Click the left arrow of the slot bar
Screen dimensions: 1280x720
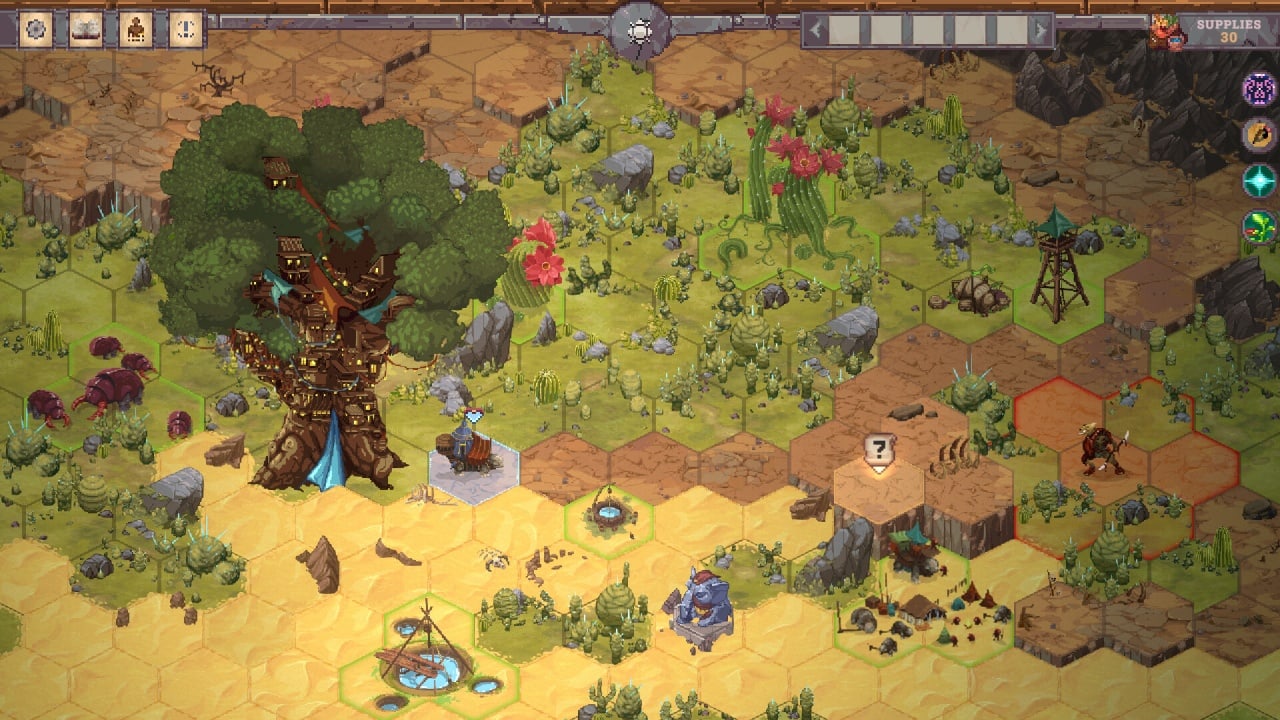click(815, 31)
